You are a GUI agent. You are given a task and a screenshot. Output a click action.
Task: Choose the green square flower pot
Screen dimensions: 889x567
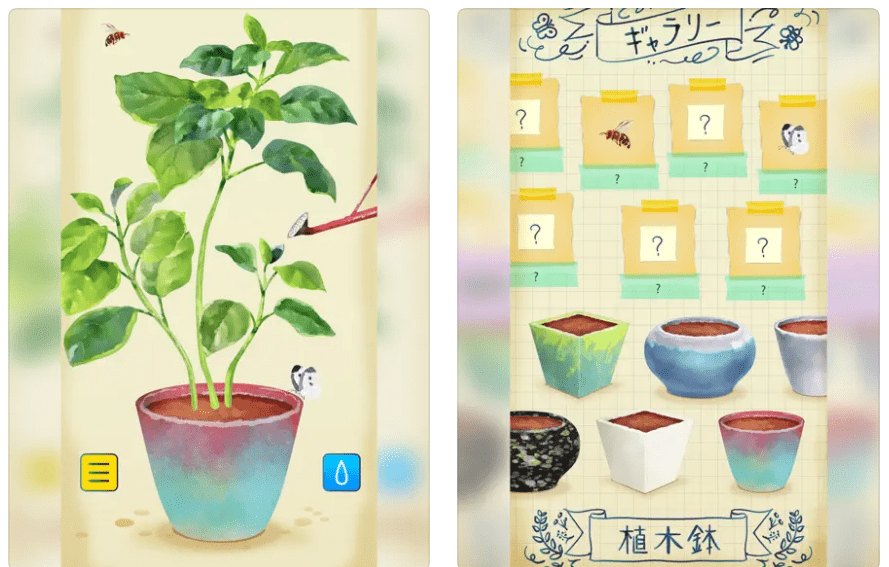click(x=577, y=352)
